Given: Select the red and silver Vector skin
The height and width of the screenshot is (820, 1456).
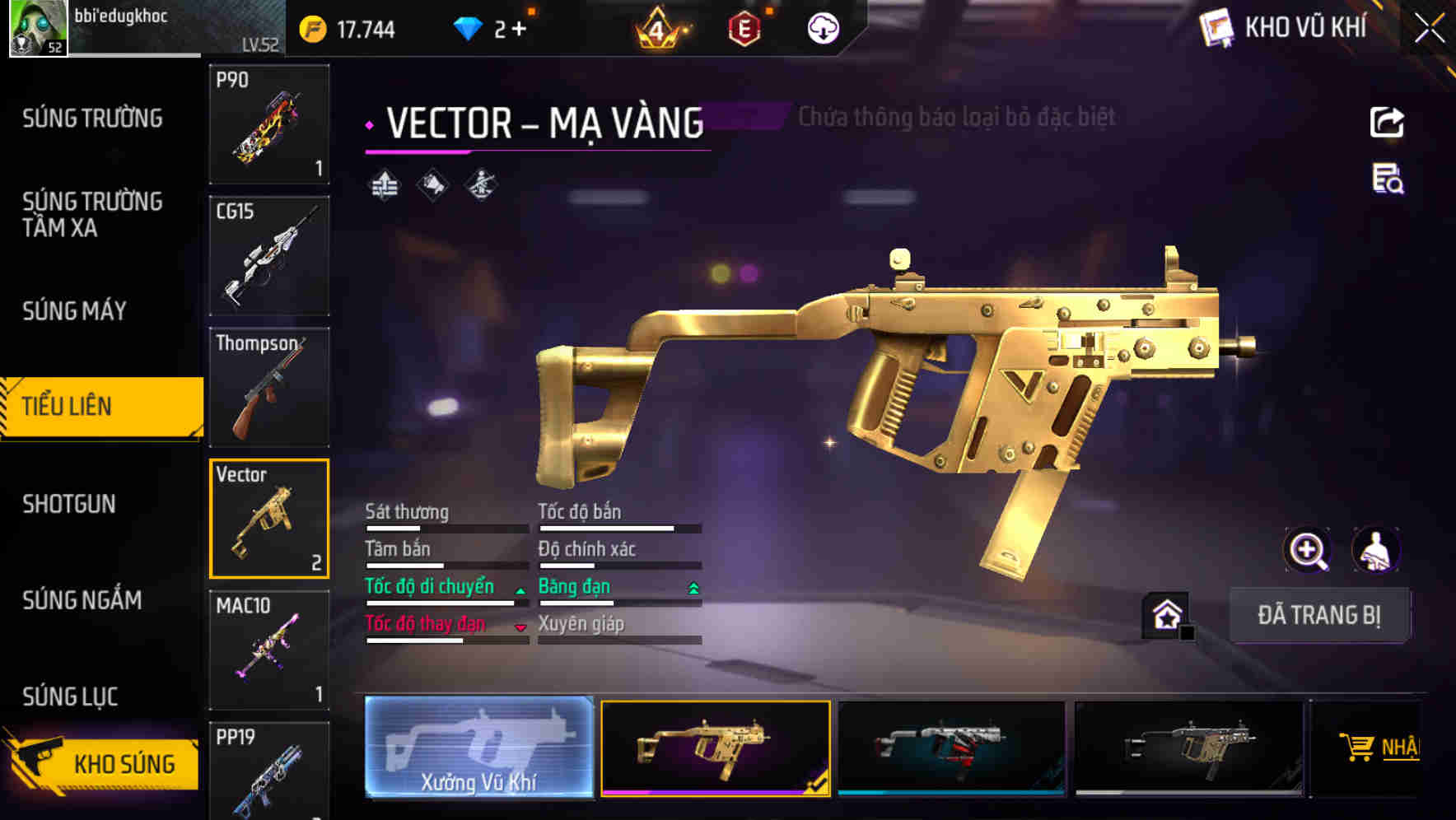Looking at the screenshot, I should (x=951, y=748).
